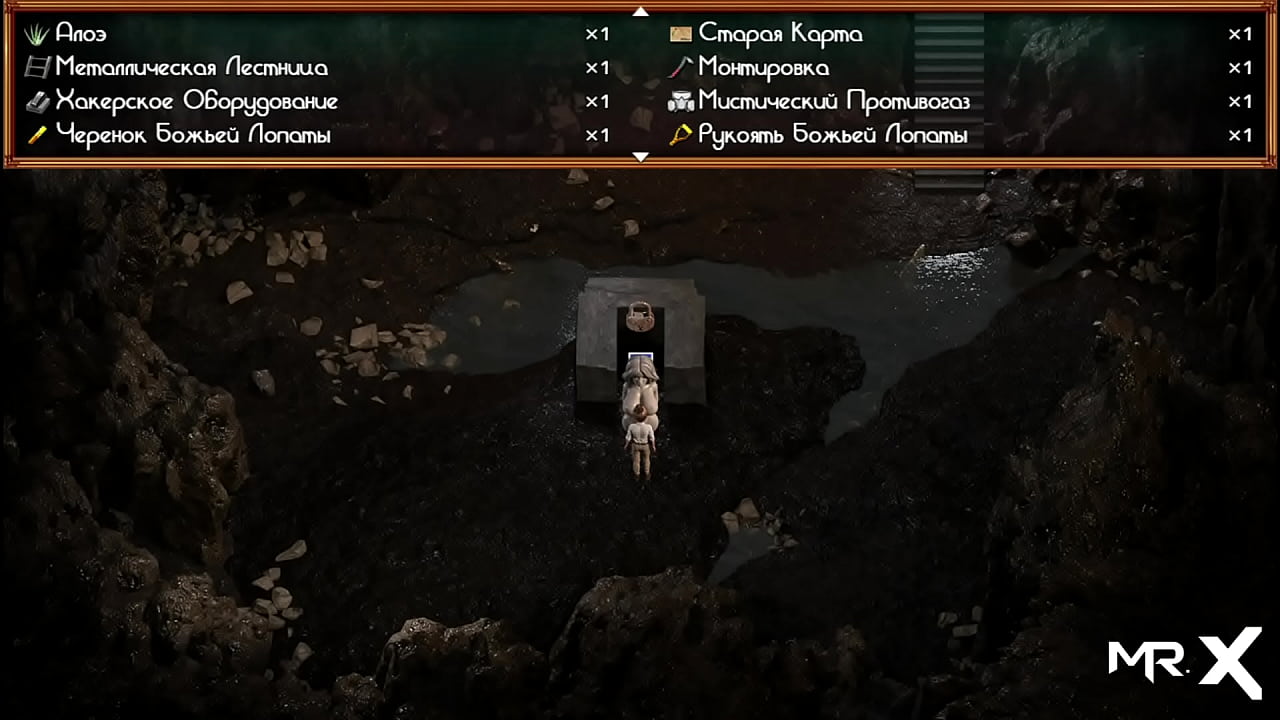This screenshot has height=720, width=1280.
Task: Choose Металлическая Лестница from inventory
Action: [x=191, y=68]
